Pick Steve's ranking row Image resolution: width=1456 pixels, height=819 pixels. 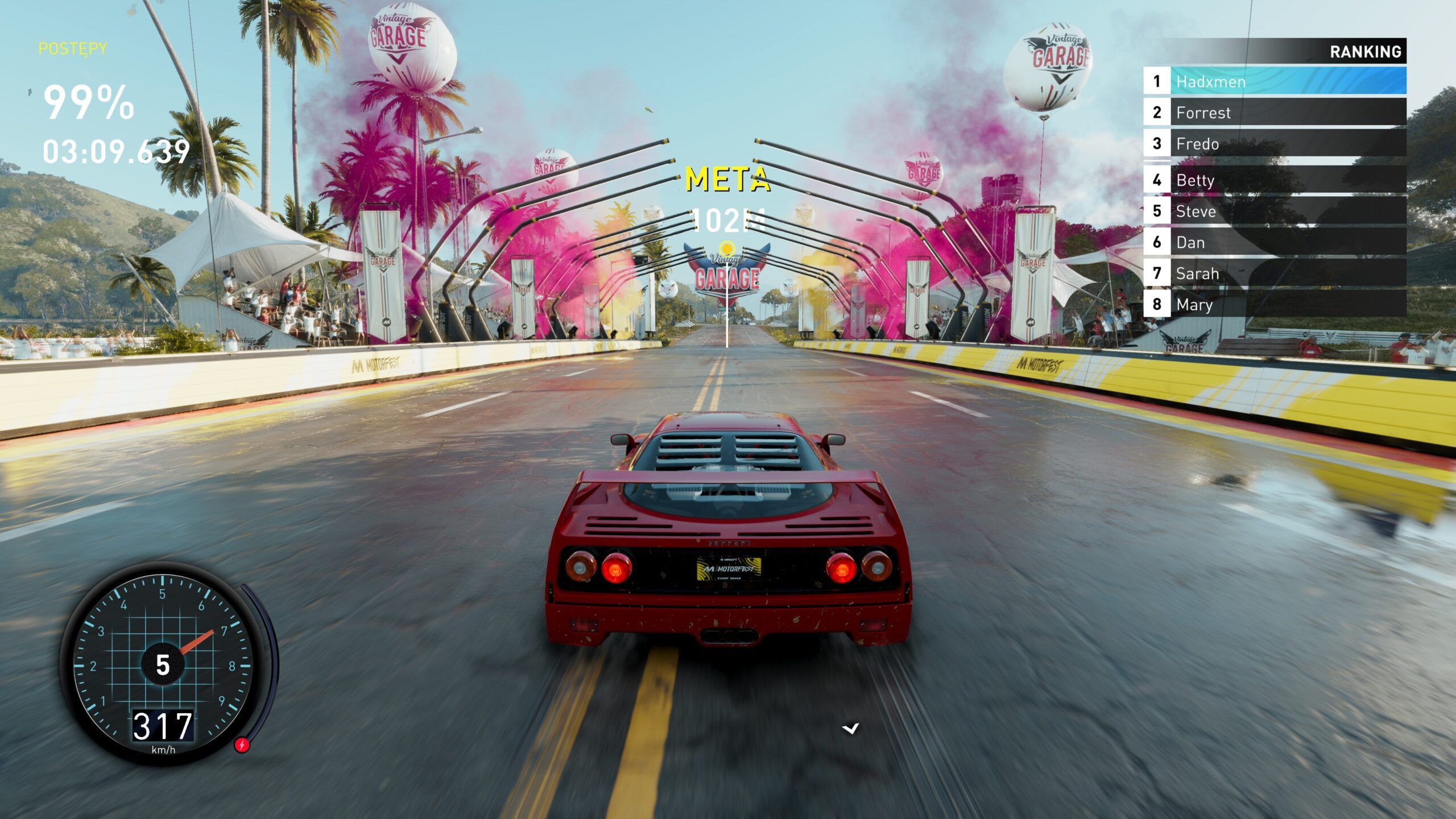coord(1274,212)
